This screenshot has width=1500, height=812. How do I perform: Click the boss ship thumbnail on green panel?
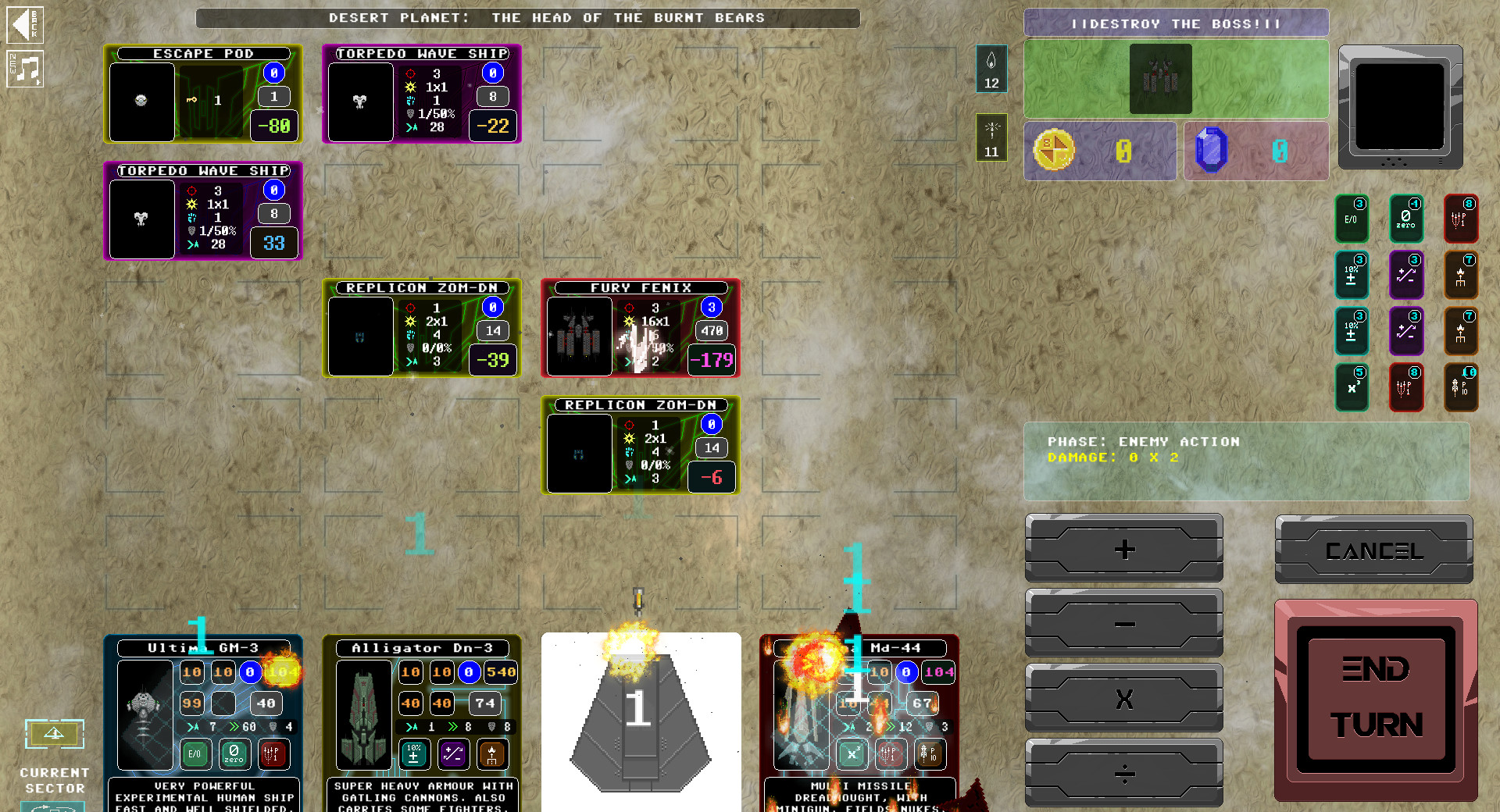1160,79
